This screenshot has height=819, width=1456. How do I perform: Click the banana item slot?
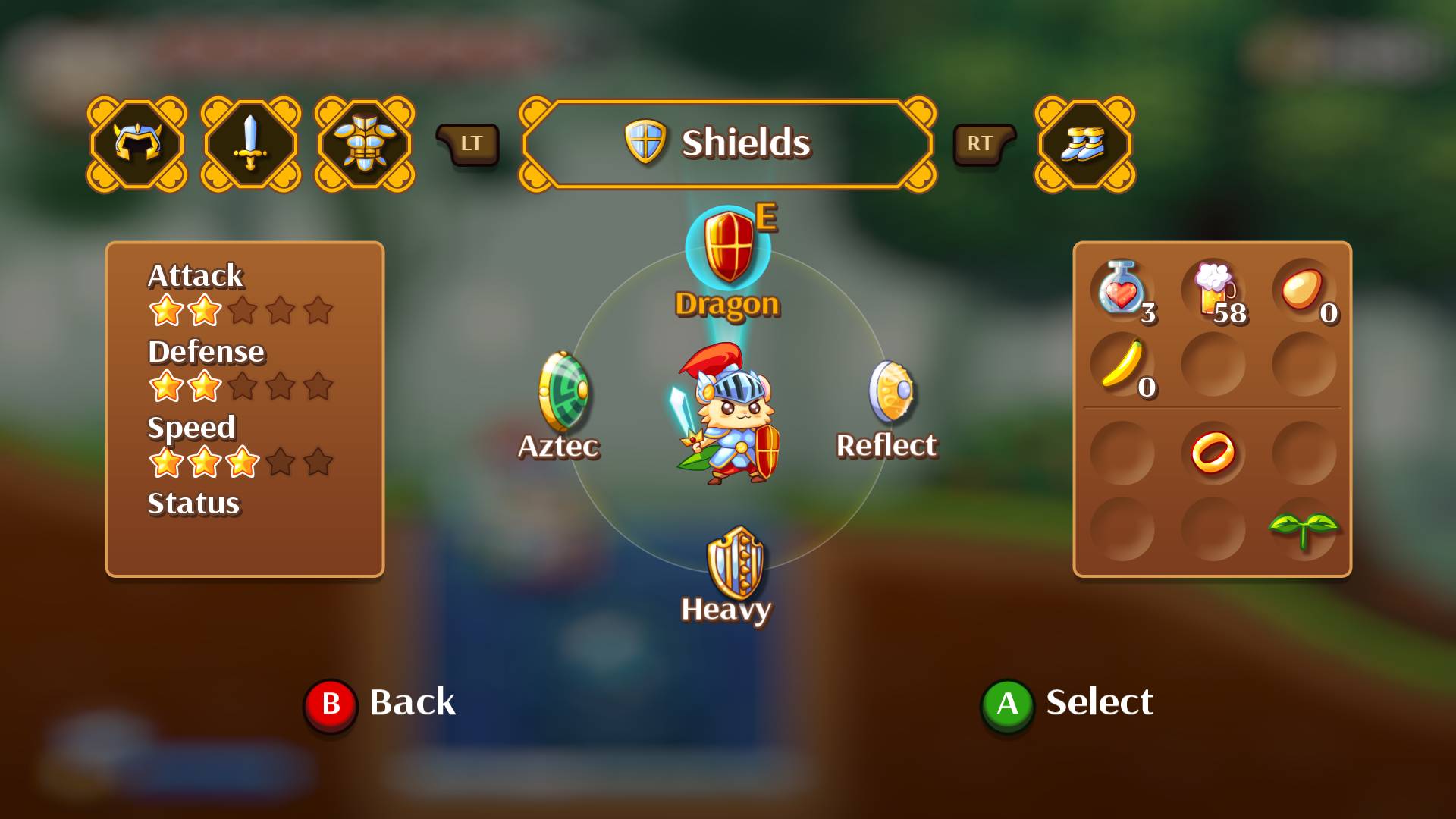tap(1122, 364)
